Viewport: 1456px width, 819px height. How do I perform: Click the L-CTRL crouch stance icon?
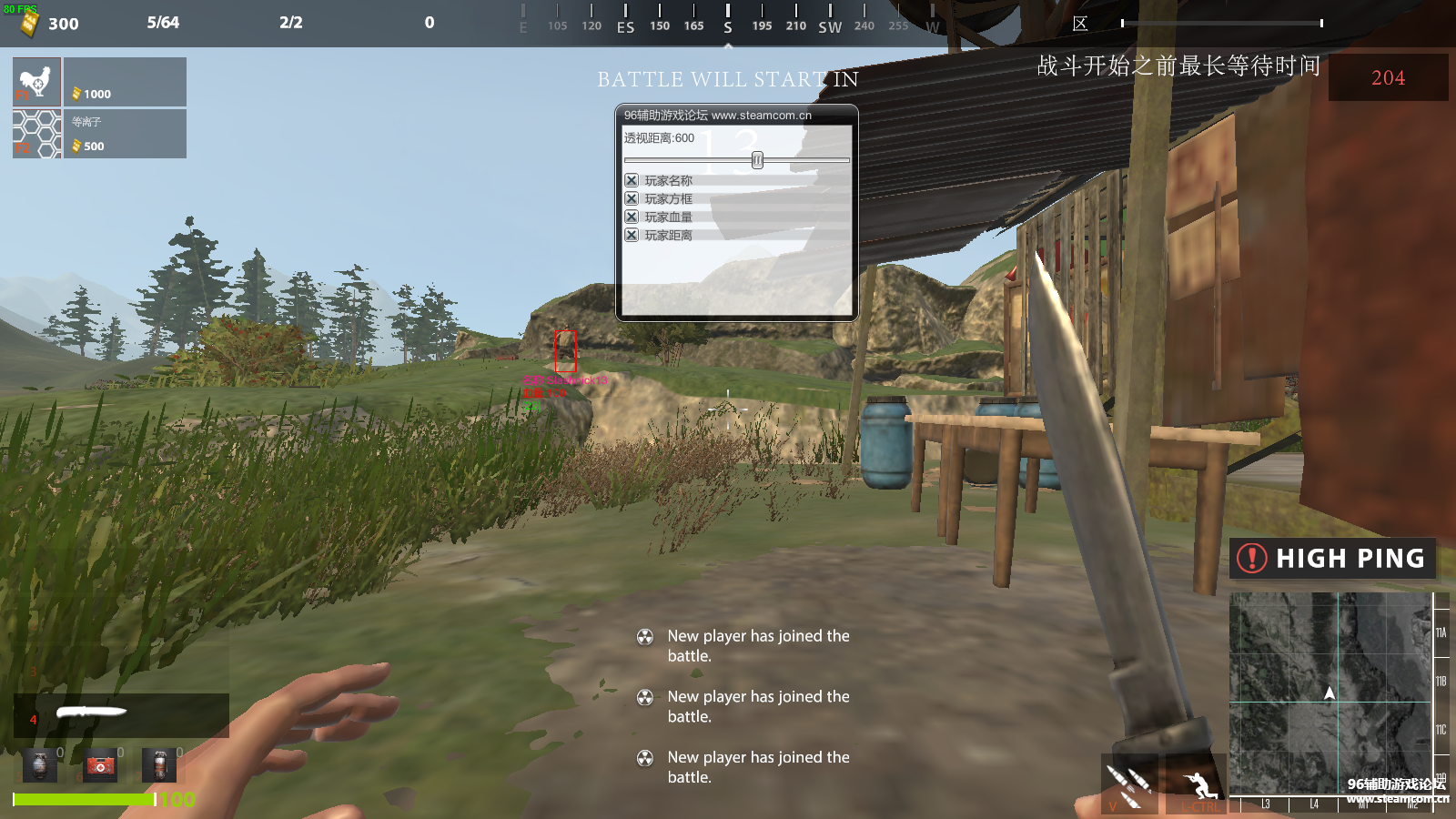[1196, 780]
